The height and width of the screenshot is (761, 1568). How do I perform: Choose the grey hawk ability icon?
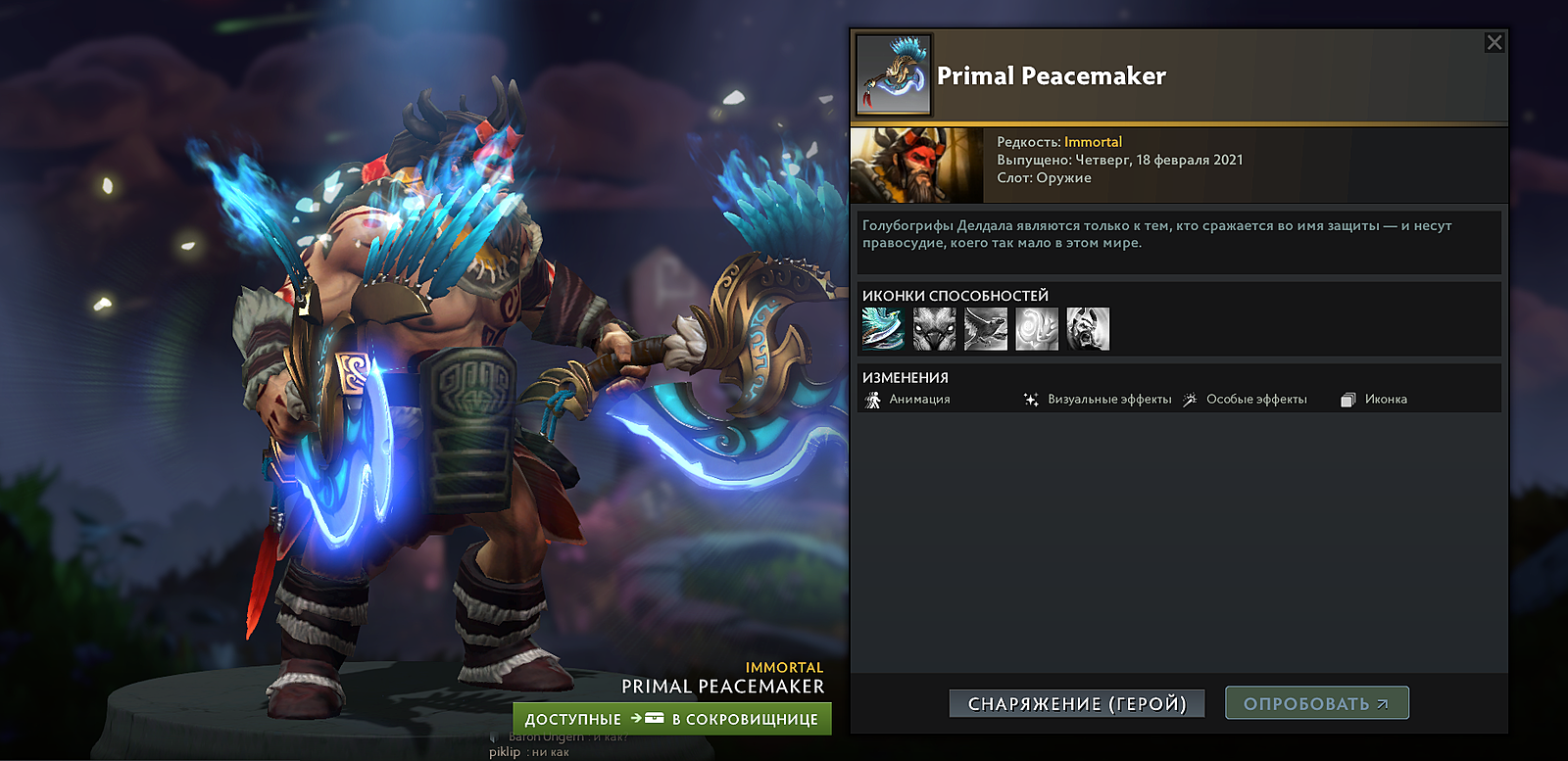(985, 329)
